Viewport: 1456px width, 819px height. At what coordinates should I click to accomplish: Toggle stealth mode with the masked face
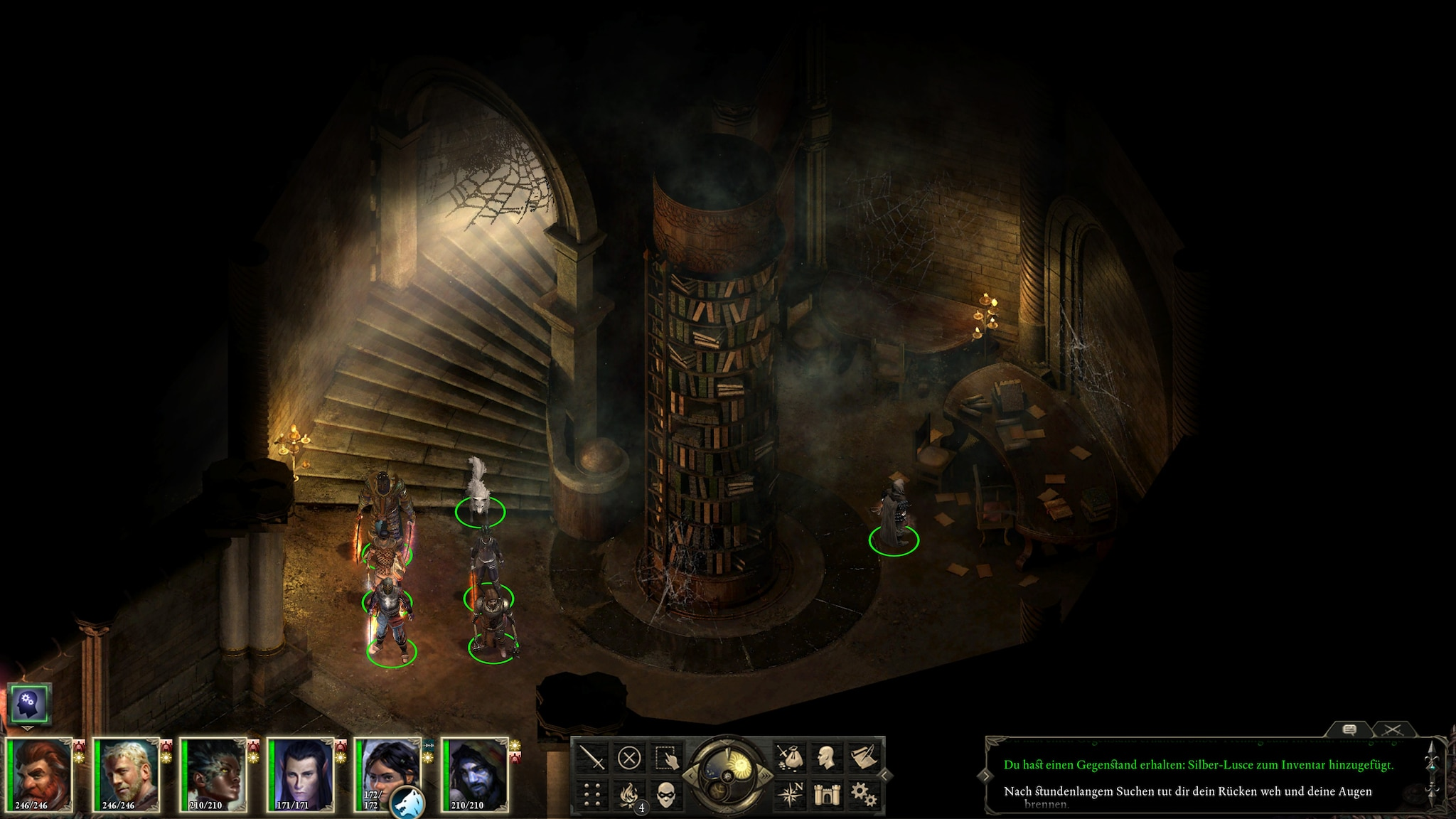(x=665, y=793)
